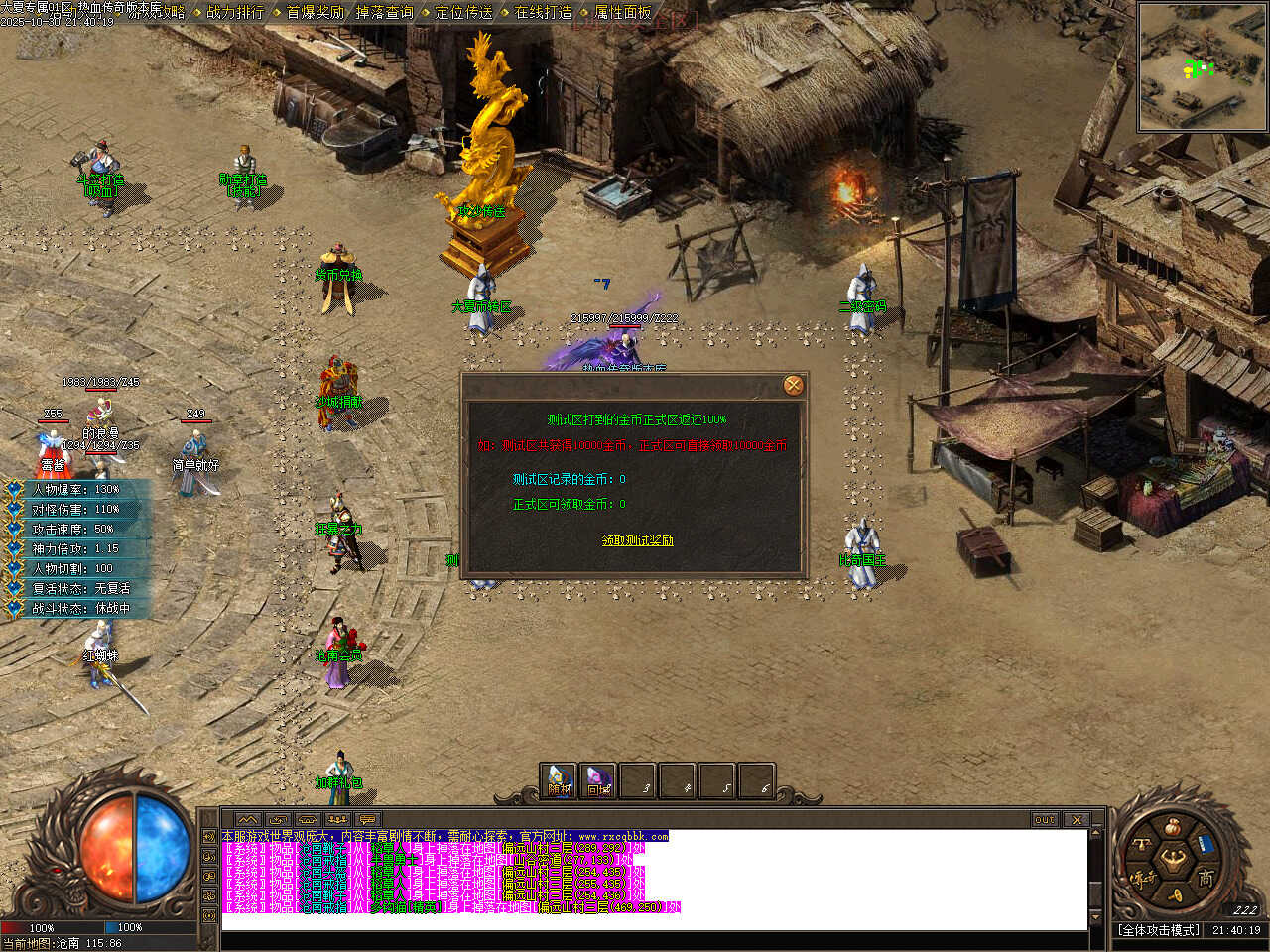Open the shop via the 商 button
Screen dimensions: 1270x952
pyautogui.click(x=1205, y=879)
